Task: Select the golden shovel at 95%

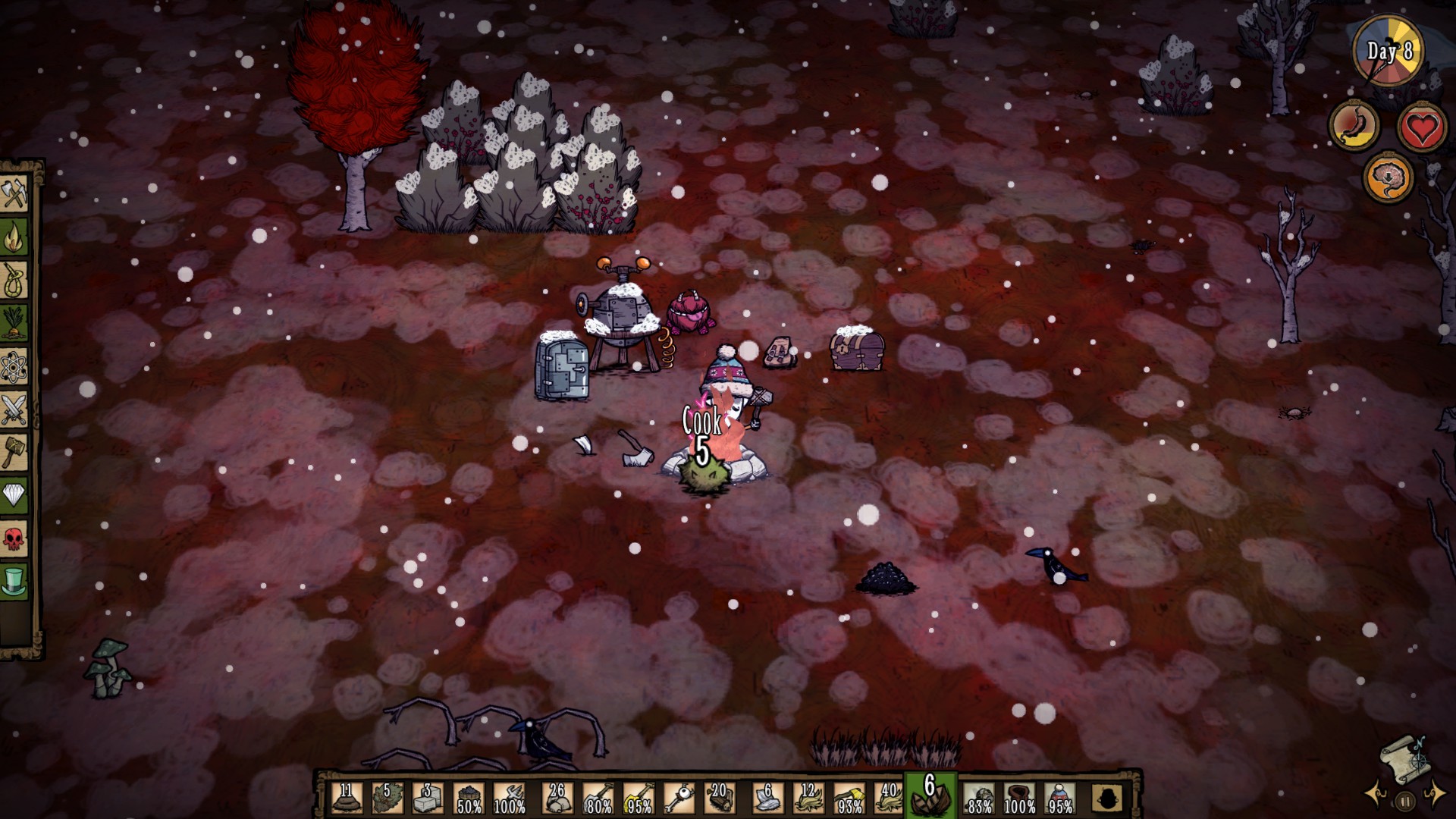Action: pos(639,799)
